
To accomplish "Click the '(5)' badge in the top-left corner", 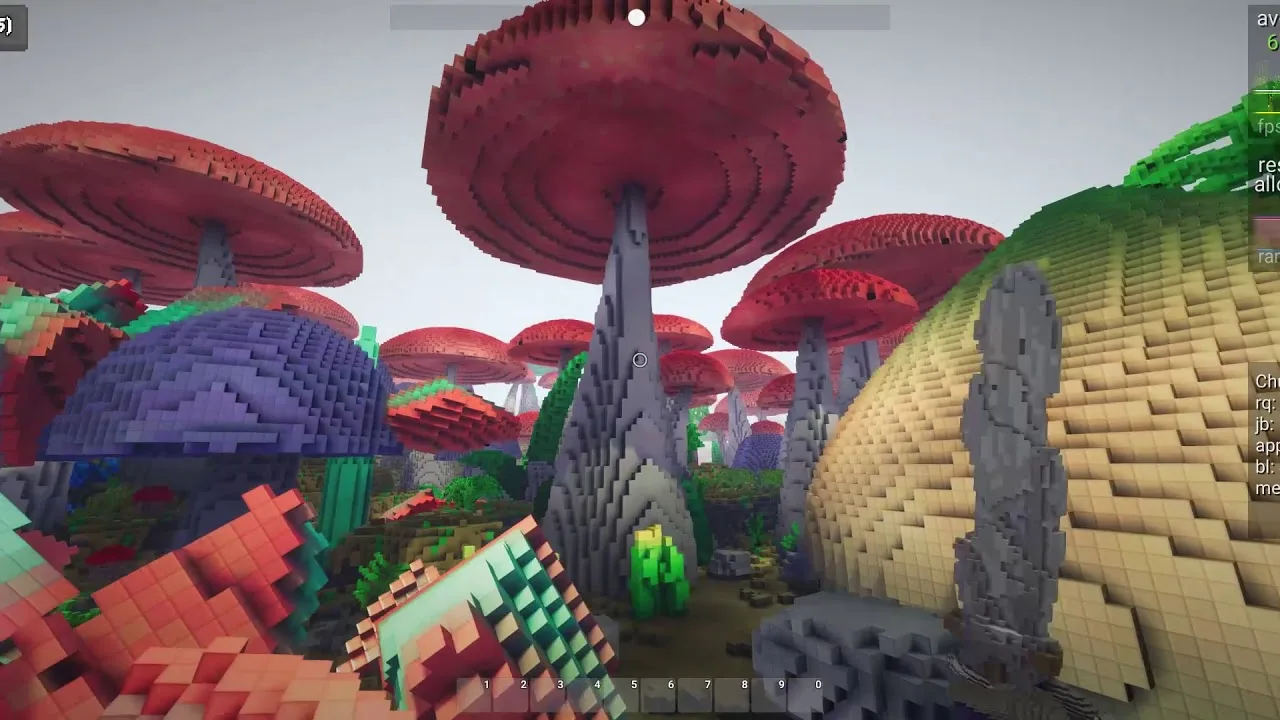I will tap(10, 28).
